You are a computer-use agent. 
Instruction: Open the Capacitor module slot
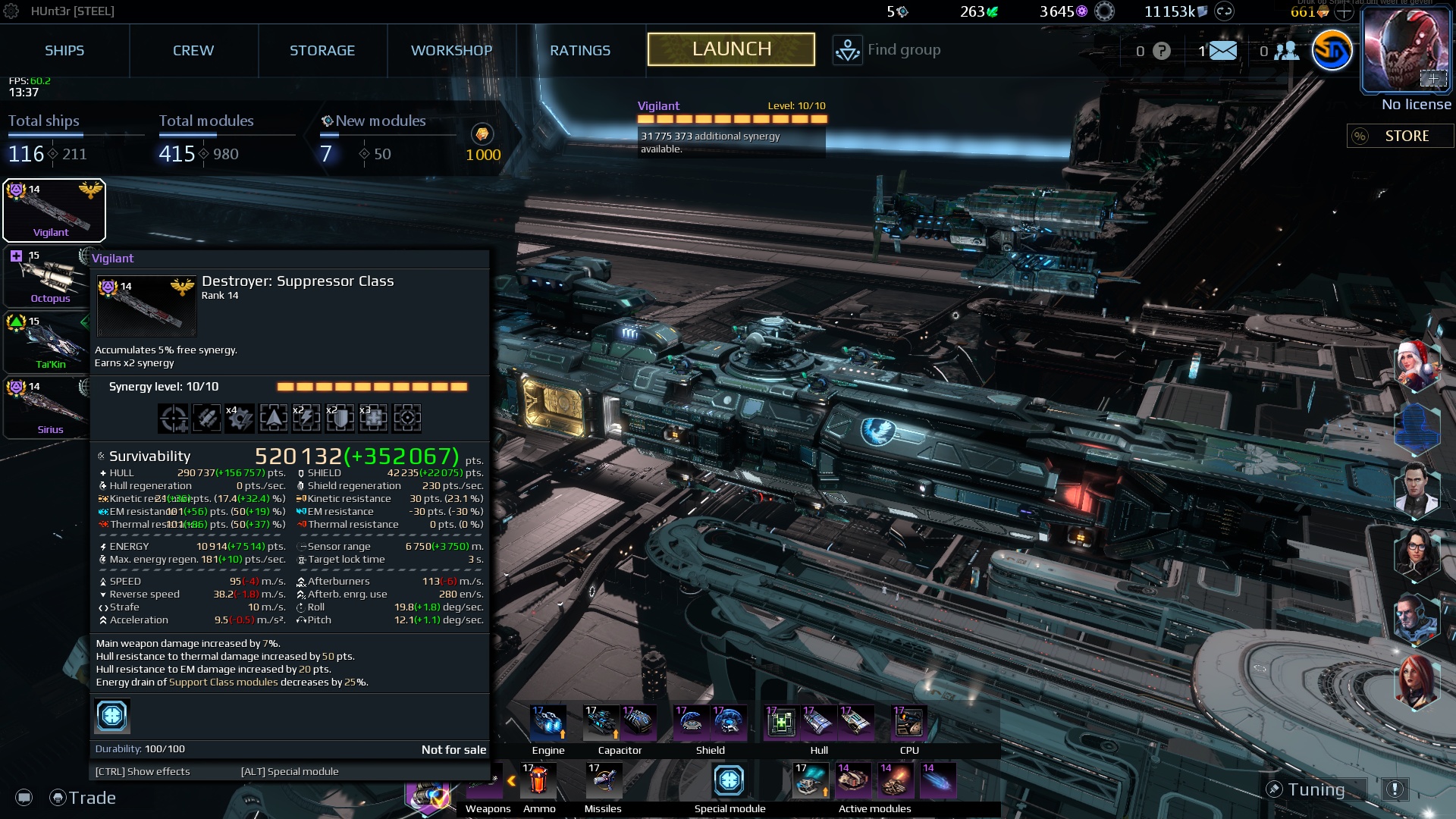point(601,722)
